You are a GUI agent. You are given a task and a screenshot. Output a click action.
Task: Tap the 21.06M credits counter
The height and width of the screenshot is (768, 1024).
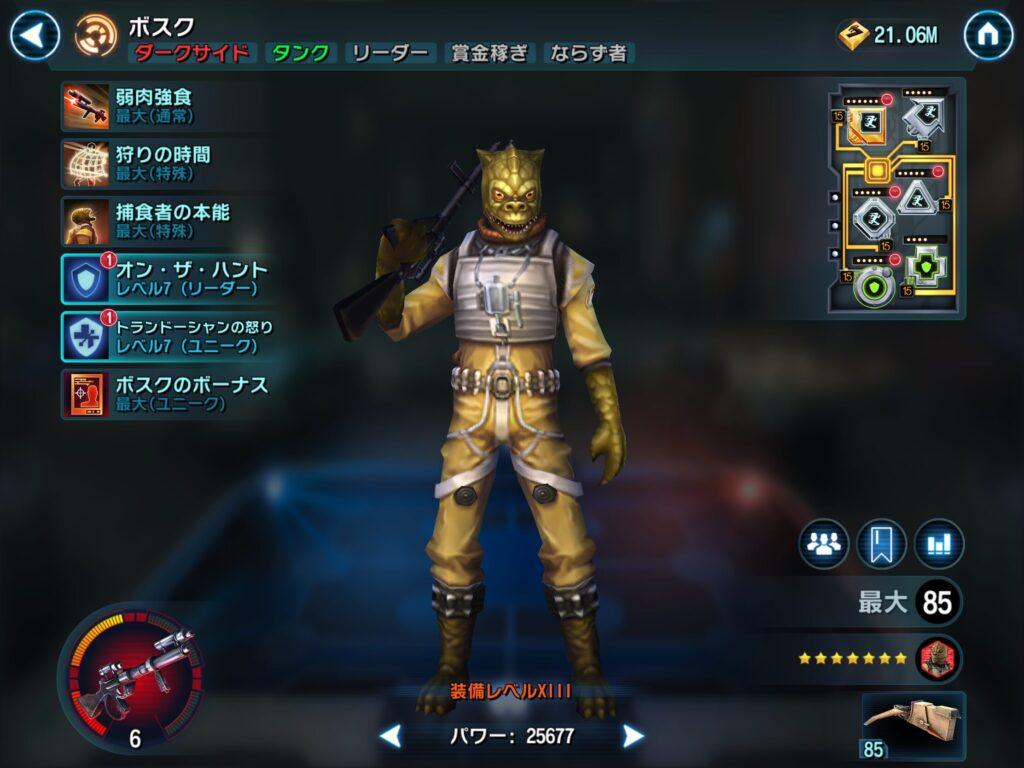[890, 36]
